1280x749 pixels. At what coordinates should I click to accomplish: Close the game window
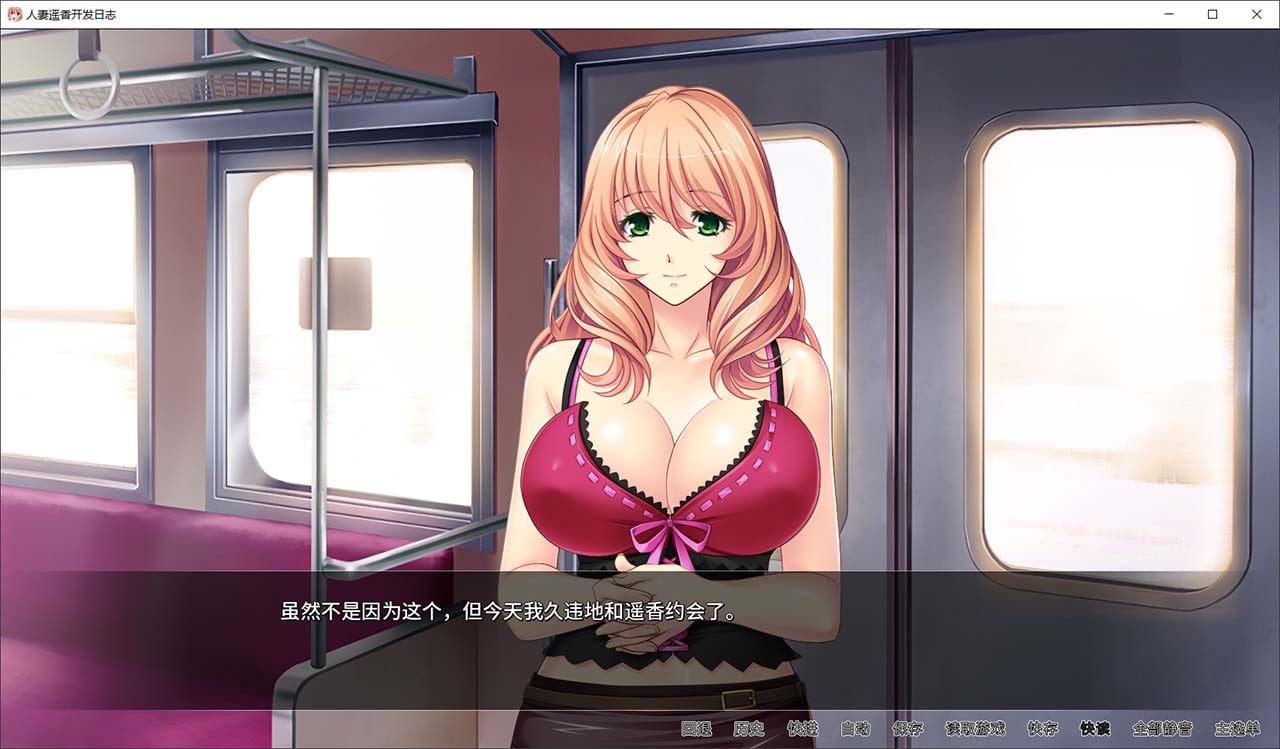click(1257, 14)
